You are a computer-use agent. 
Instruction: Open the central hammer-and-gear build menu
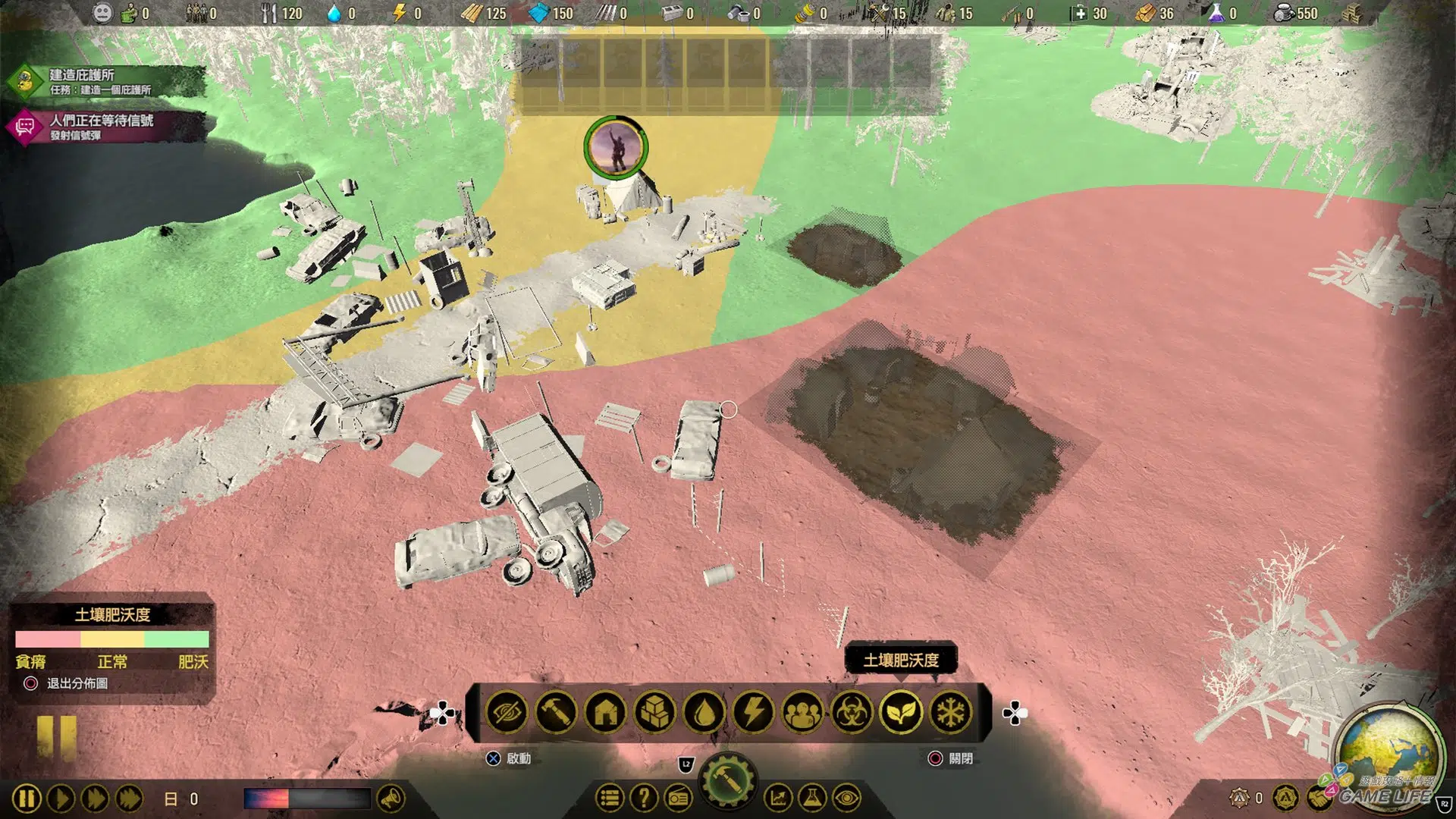pyautogui.click(x=726, y=781)
